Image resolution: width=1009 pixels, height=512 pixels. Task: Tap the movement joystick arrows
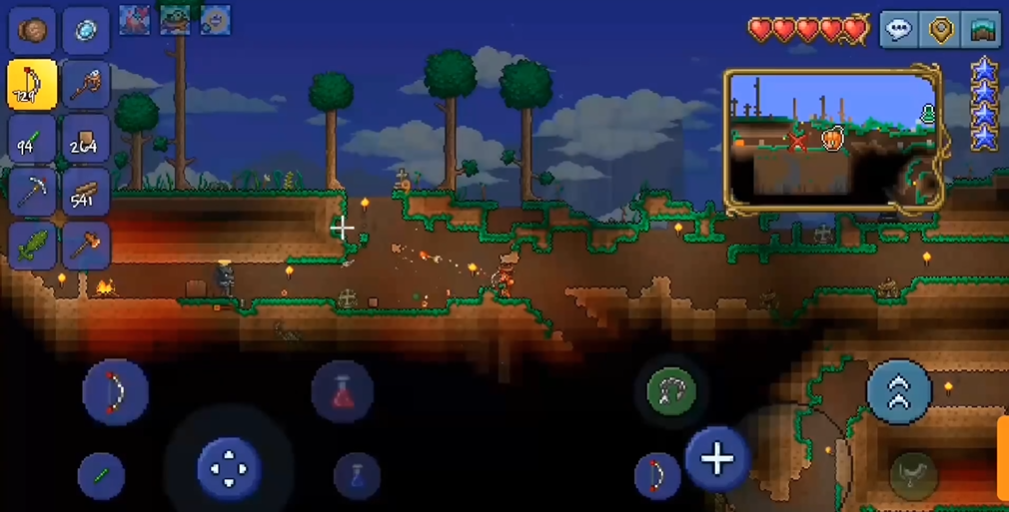coord(228,468)
